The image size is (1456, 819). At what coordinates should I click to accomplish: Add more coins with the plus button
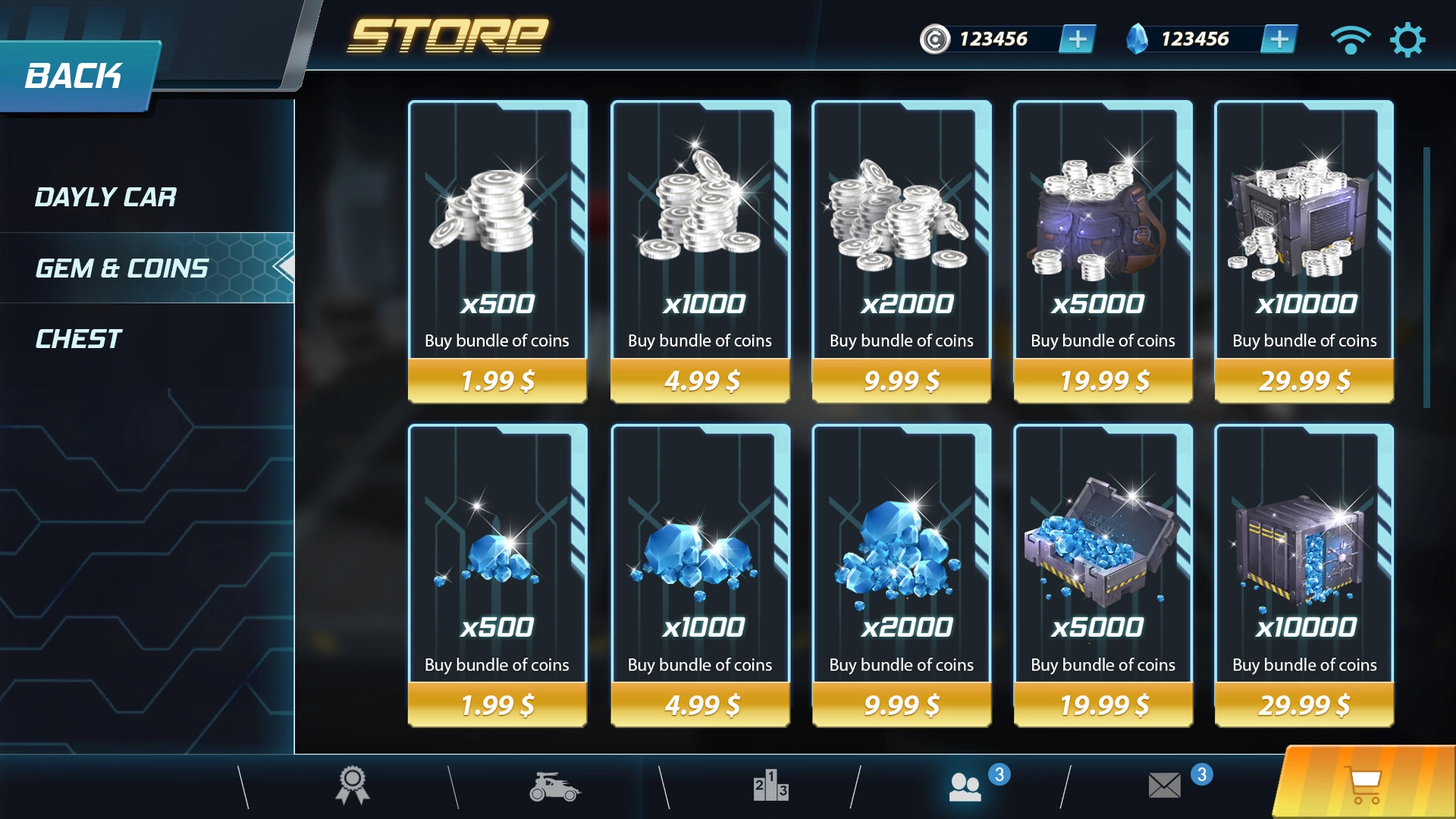(1077, 39)
